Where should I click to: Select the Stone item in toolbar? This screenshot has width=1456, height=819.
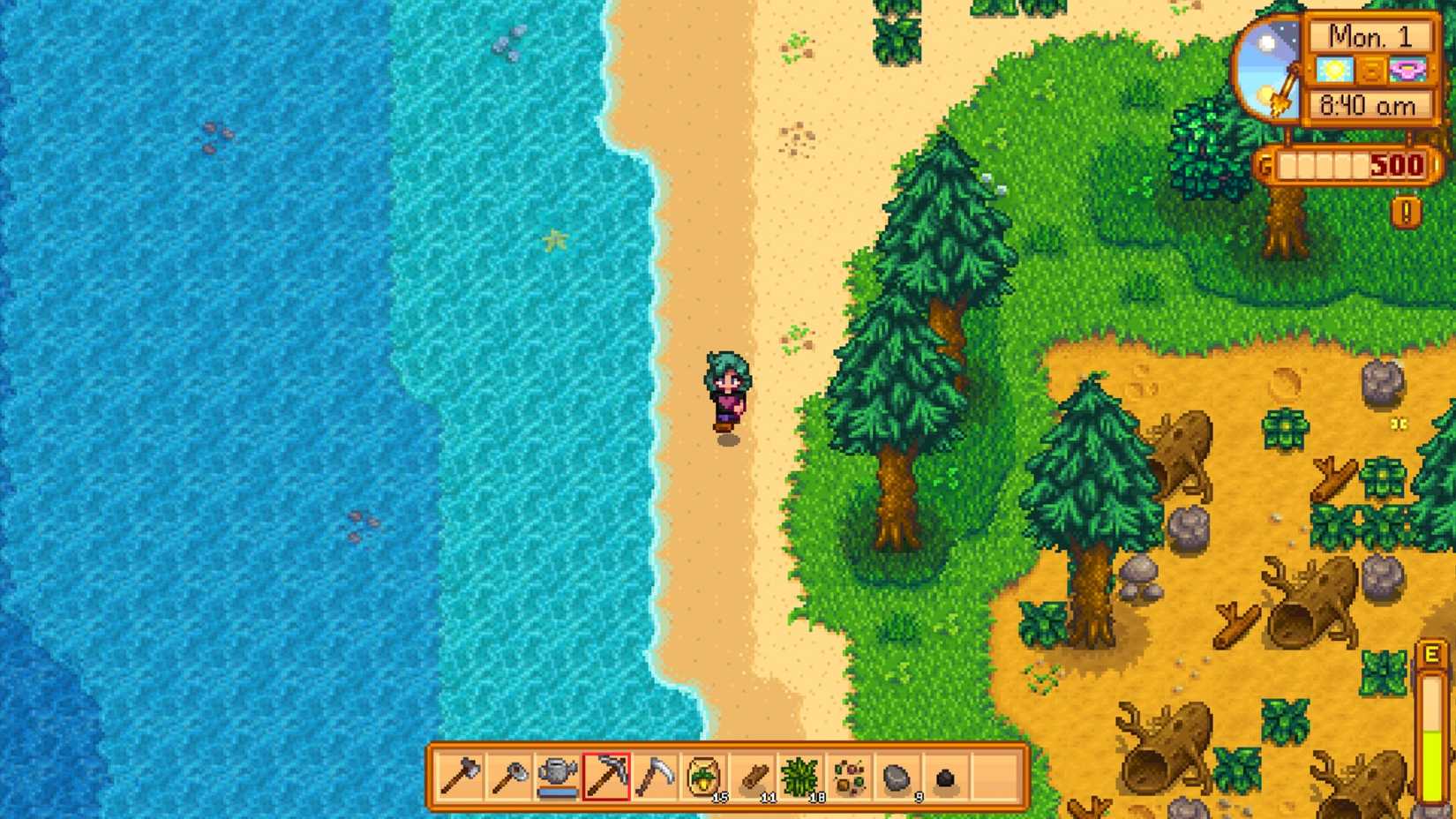pyautogui.click(x=897, y=778)
